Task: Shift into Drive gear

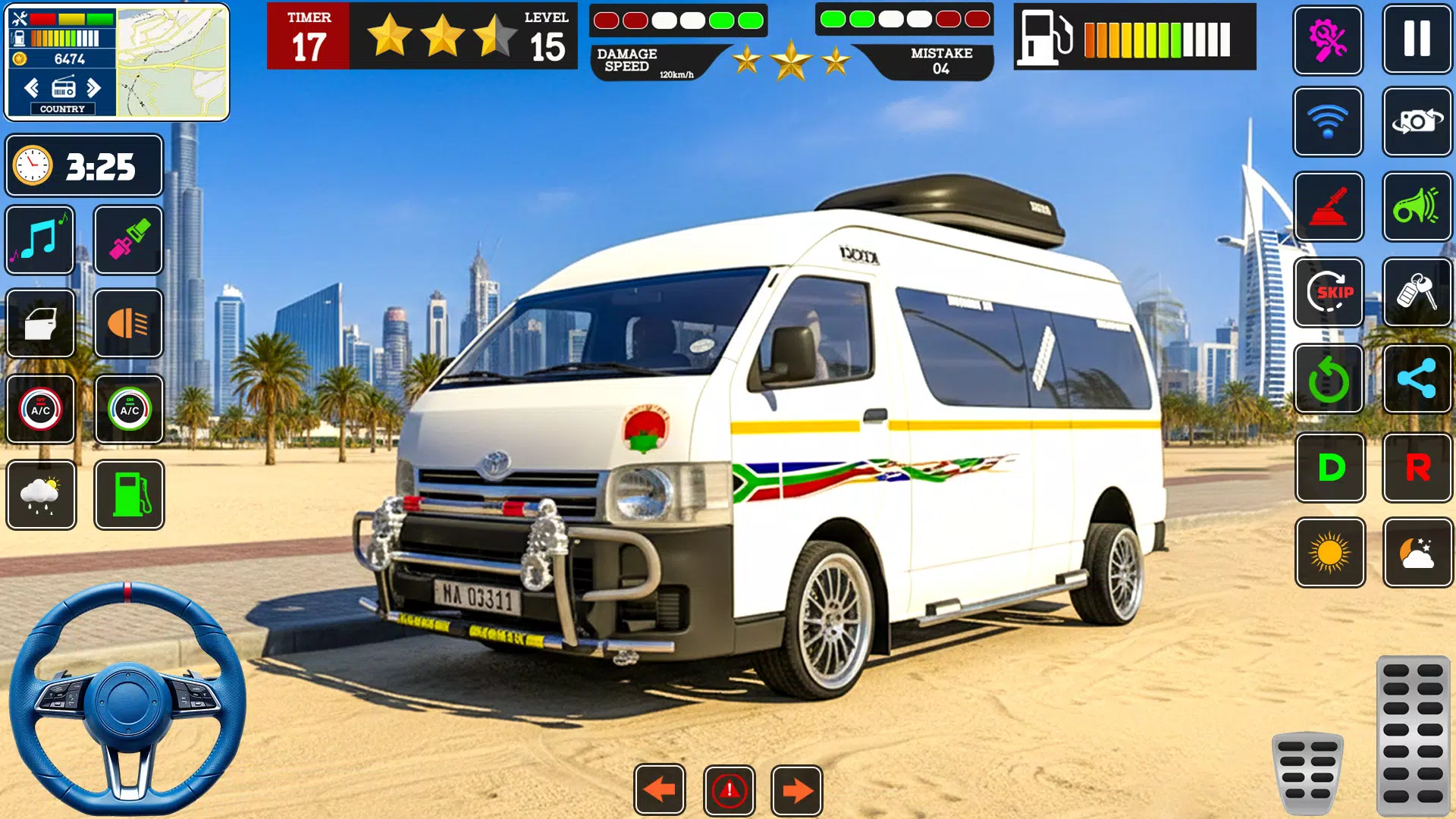Action: 1330,467
